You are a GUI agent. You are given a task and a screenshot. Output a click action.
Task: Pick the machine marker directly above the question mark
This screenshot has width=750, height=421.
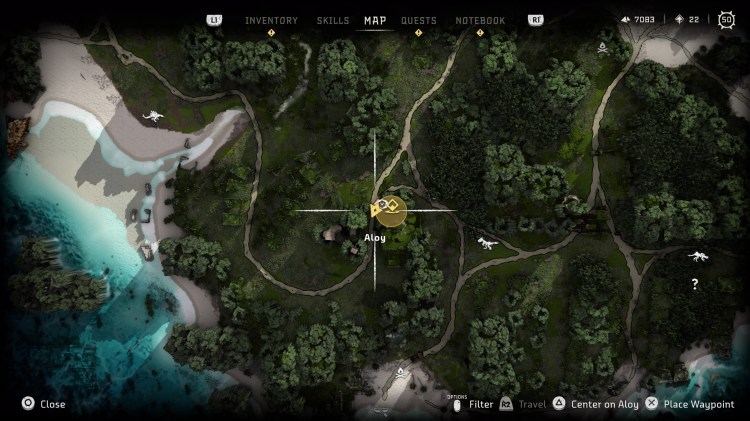[x=698, y=257]
